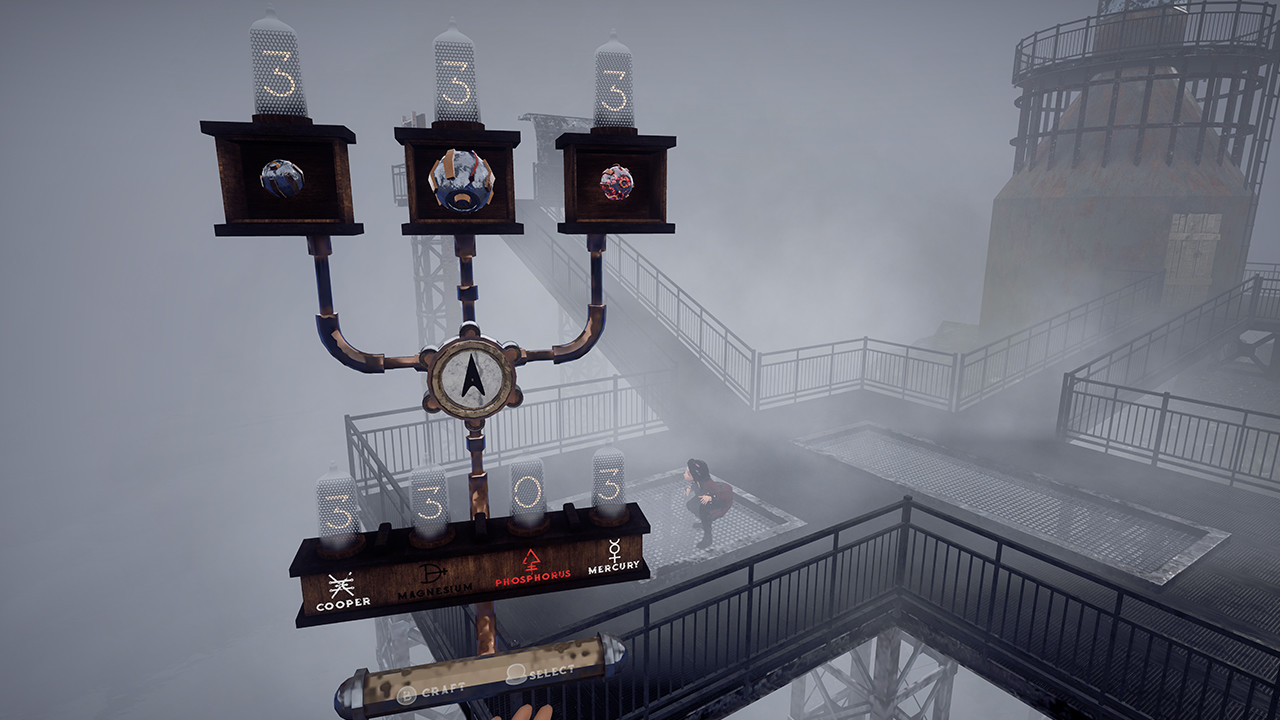Image resolution: width=1280 pixels, height=720 pixels.
Task: Pick the Mercury ingredient
Action: pos(613,555)
